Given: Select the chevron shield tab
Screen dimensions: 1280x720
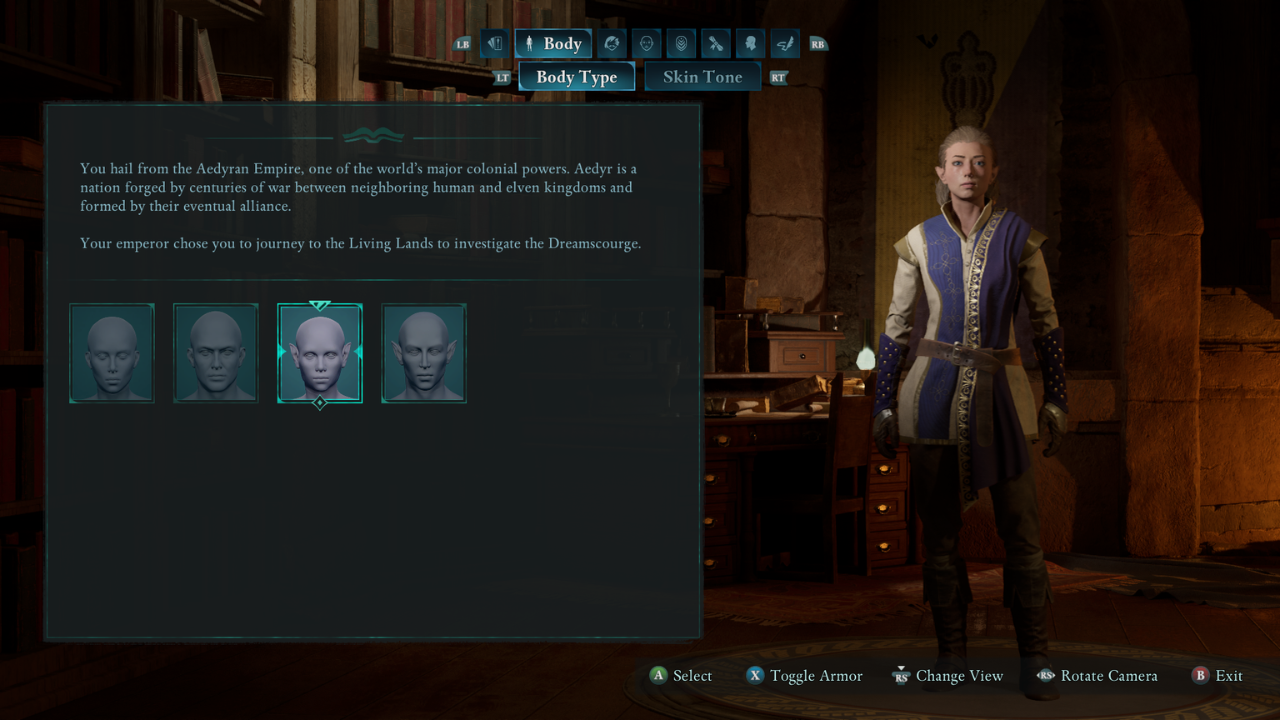Looking at the screenshot, I should pyautogui.click(x=681, y=44).
